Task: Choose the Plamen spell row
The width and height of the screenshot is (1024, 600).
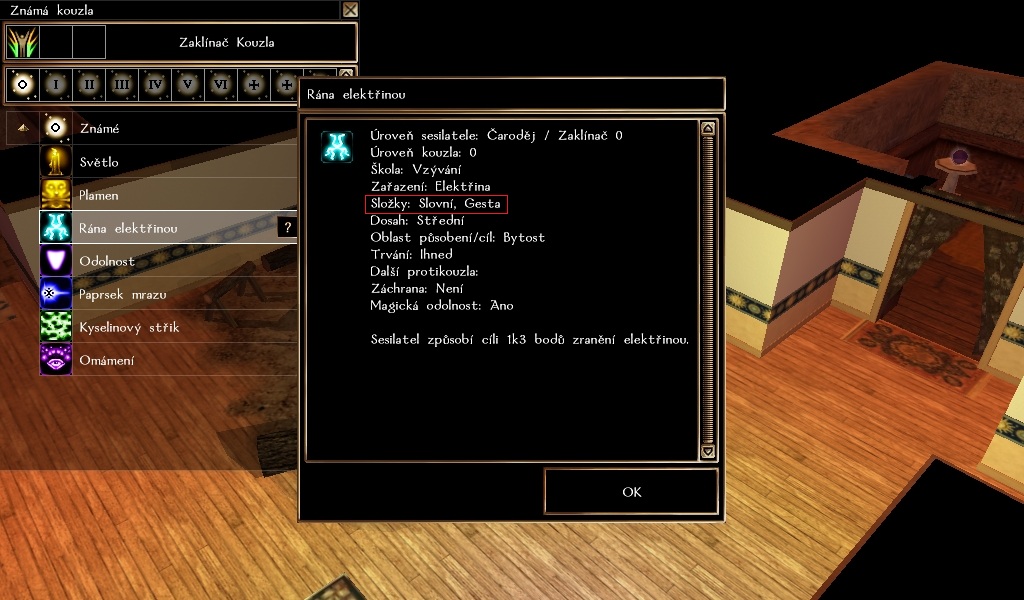Action: pyautogui.click(x=99, y=195)
